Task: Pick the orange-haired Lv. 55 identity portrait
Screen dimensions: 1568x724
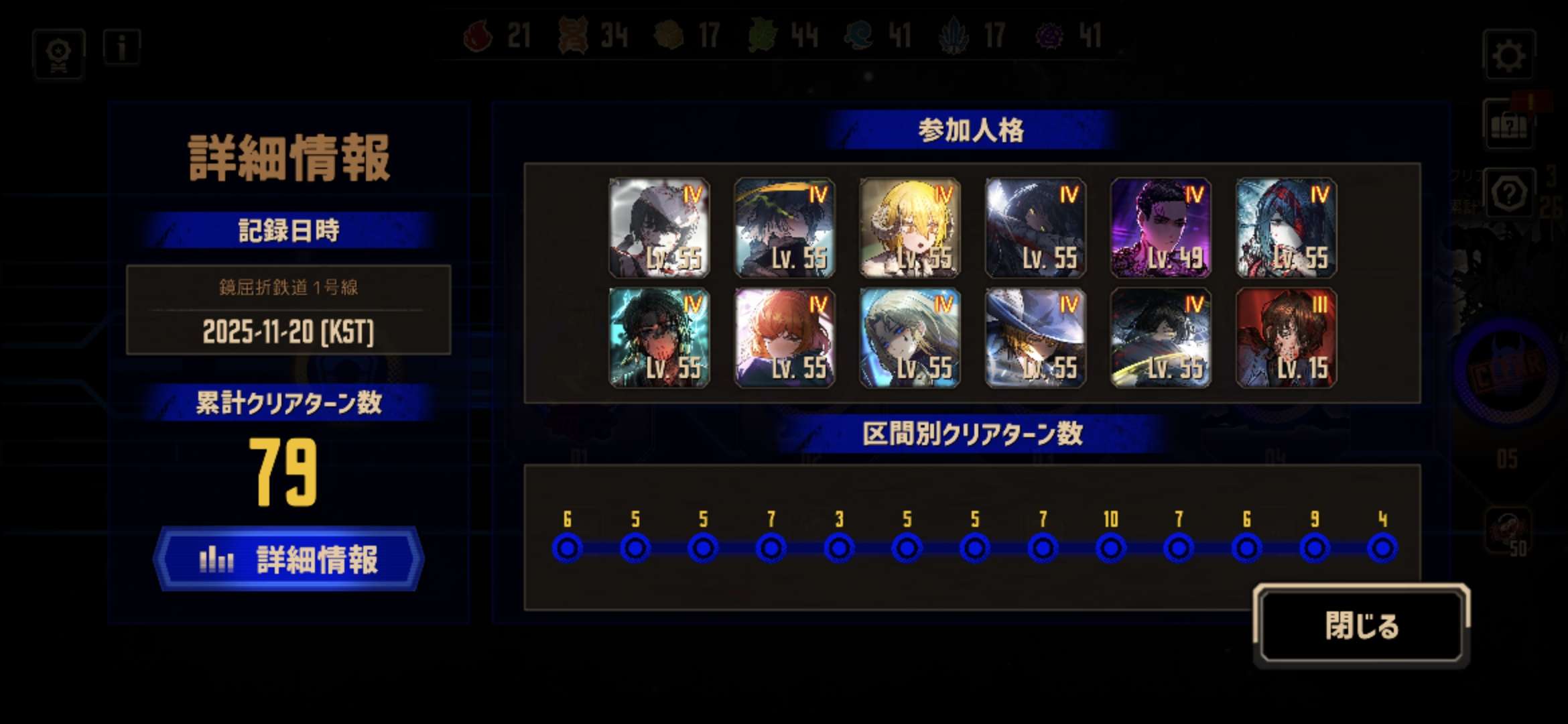Action: coord(784,338)
